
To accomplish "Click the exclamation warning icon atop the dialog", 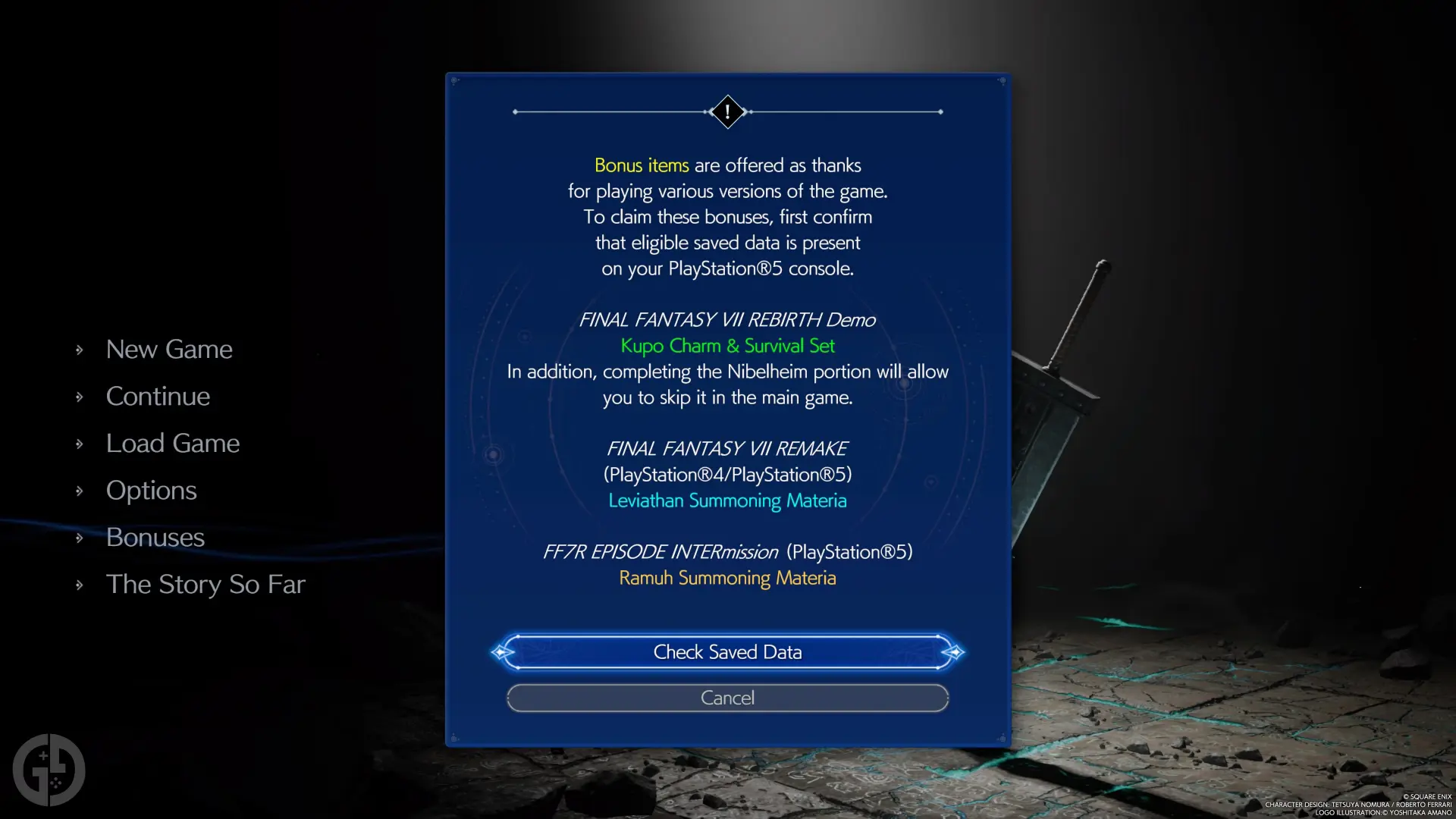I will pos(726,112).
